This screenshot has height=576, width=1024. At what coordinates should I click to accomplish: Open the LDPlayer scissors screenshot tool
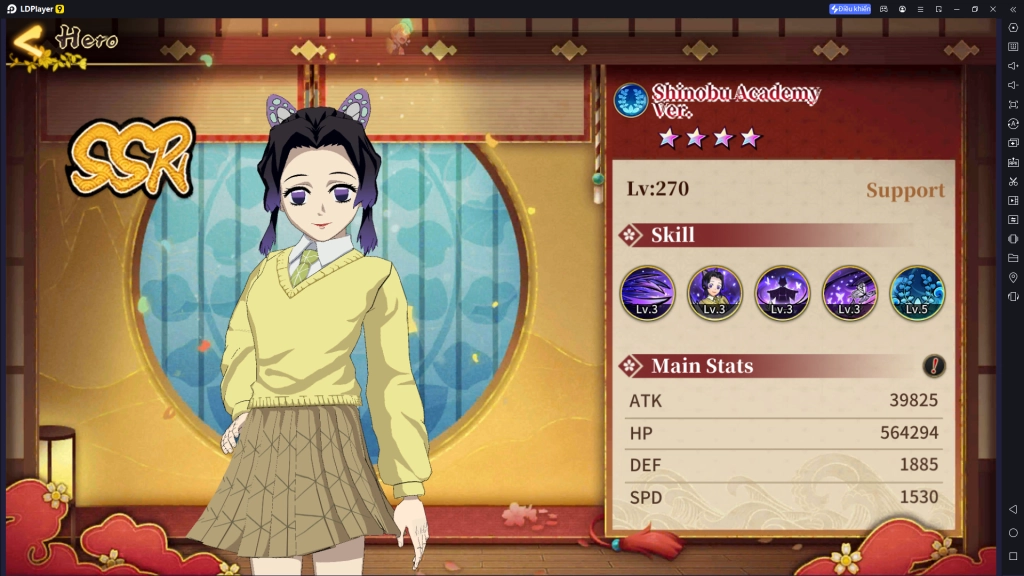(x=1013, y=181)
